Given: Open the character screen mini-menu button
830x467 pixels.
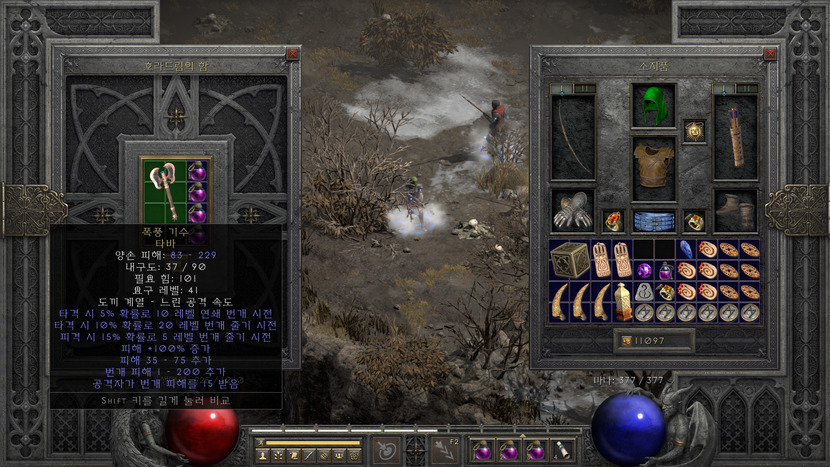Looking at the screenshot, I should tap(263, 455).
